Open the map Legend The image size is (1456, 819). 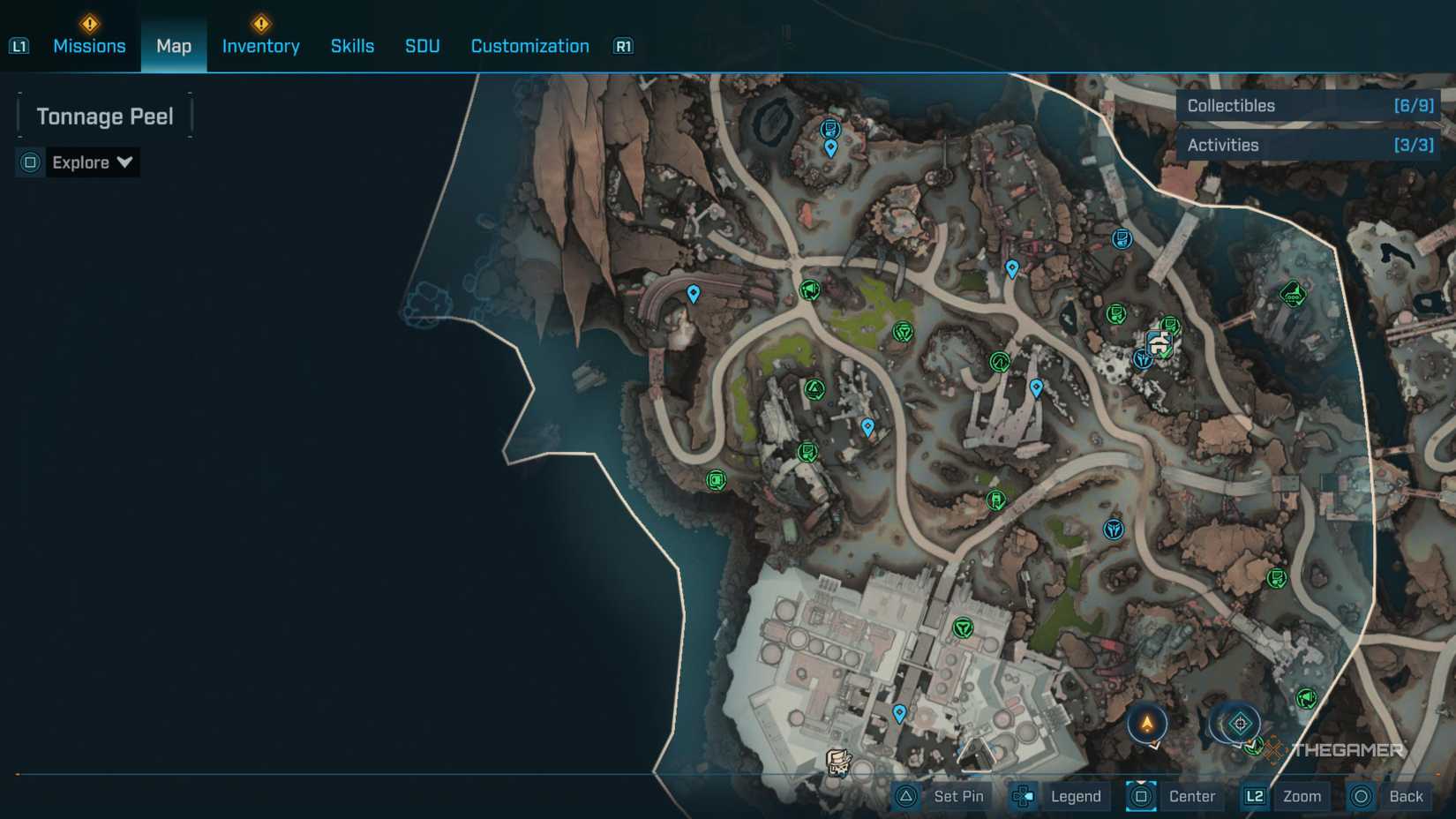[1075, 795]
